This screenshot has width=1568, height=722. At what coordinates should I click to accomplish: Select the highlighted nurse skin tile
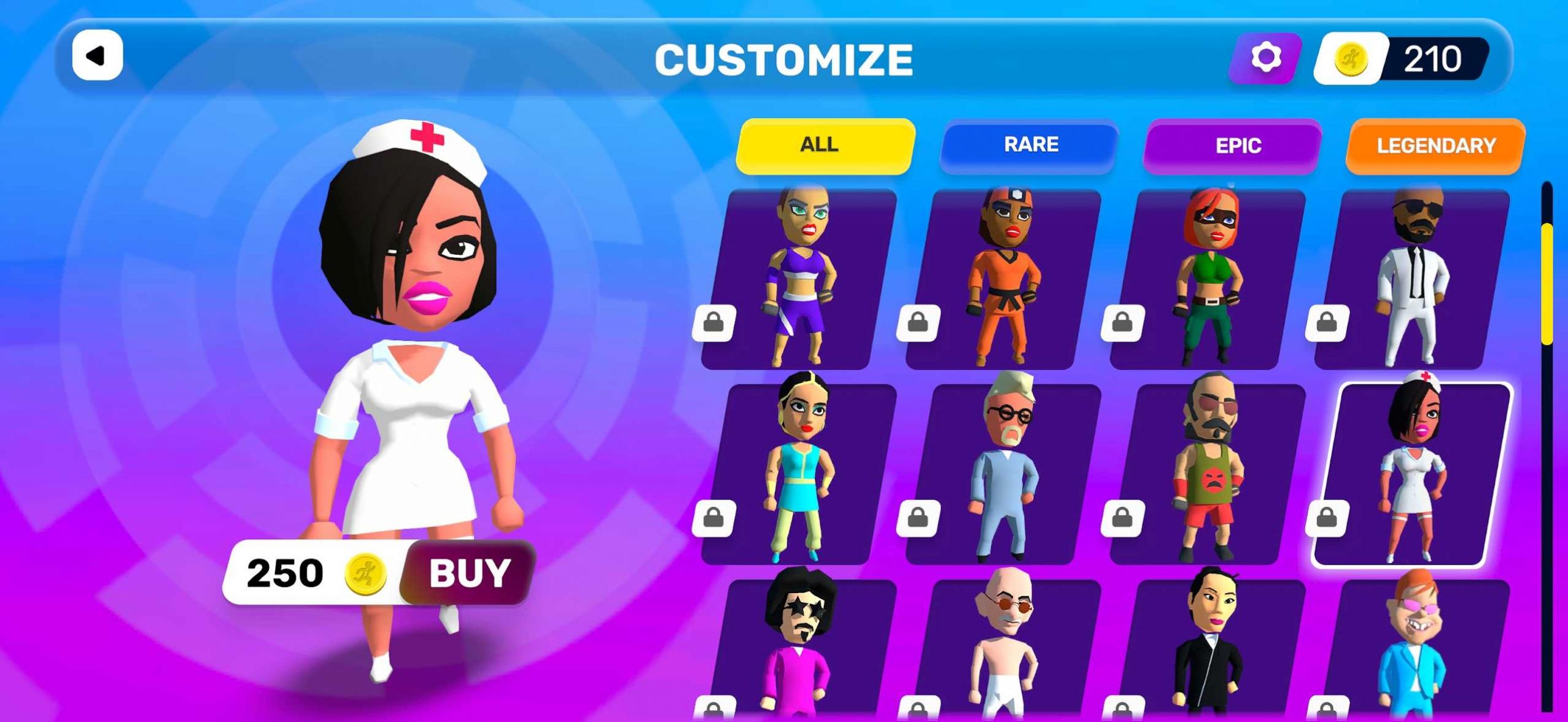click(1412, 474)
